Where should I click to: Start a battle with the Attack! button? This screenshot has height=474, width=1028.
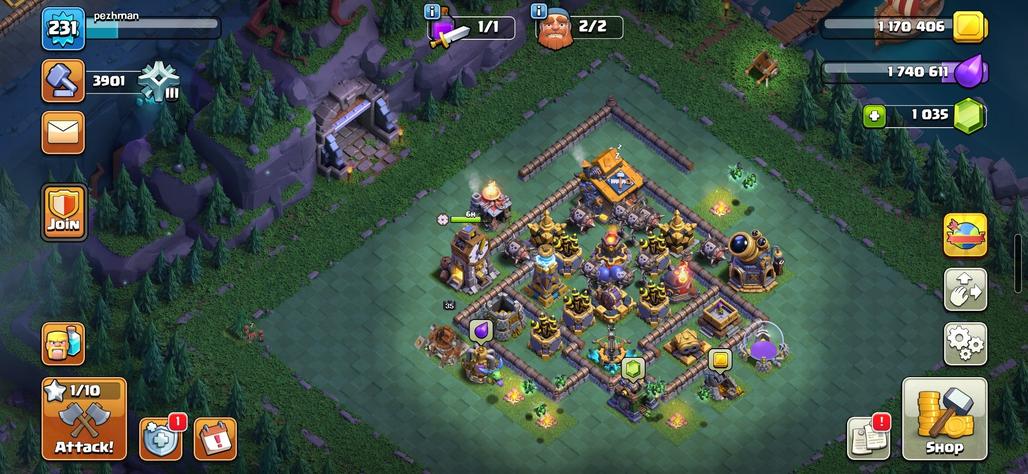[84, 418]
